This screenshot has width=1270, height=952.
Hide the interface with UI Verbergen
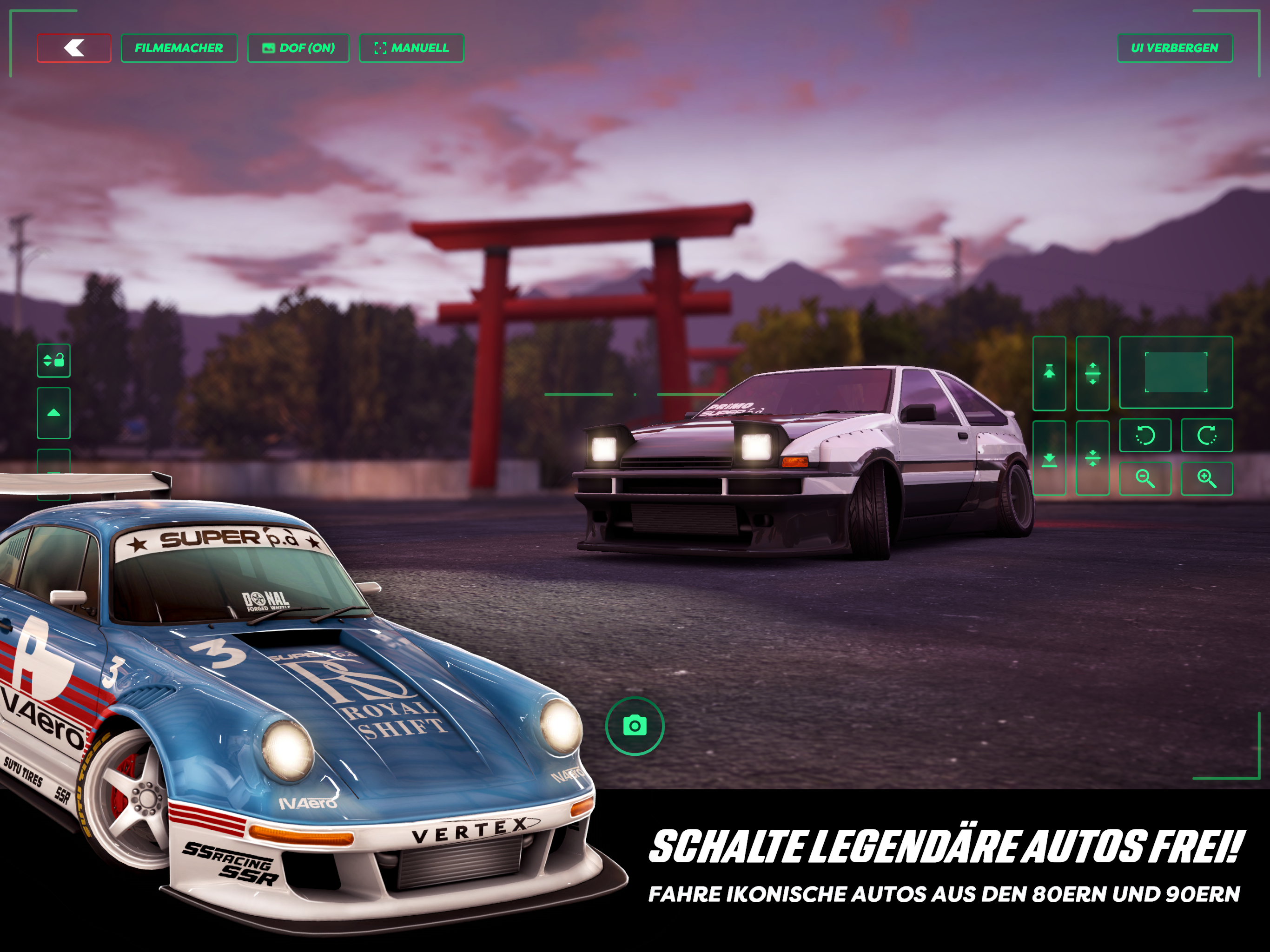coord(1175,48)
